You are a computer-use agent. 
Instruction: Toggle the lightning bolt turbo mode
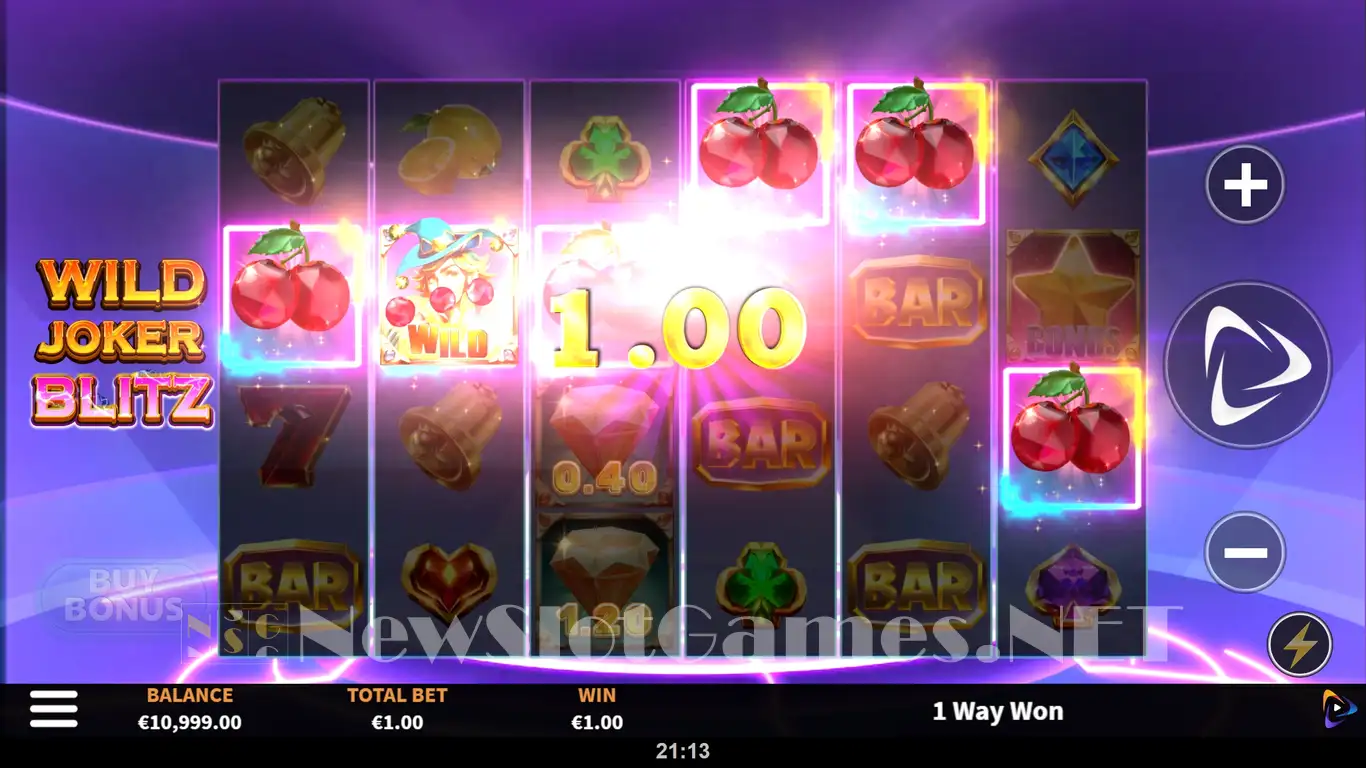tap(1300, 645)
